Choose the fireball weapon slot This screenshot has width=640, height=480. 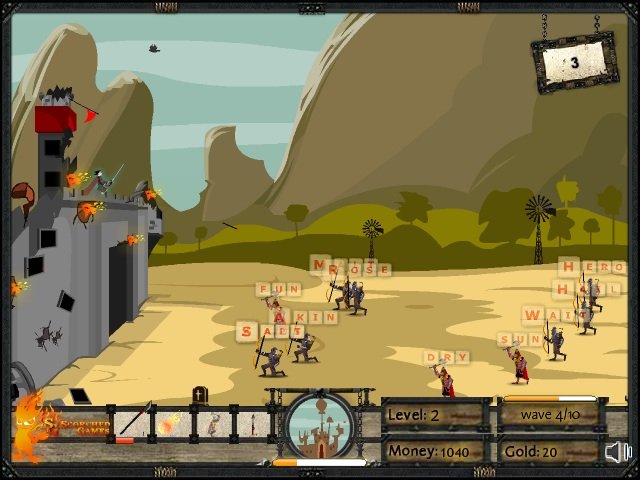click(x=171, y=422)
